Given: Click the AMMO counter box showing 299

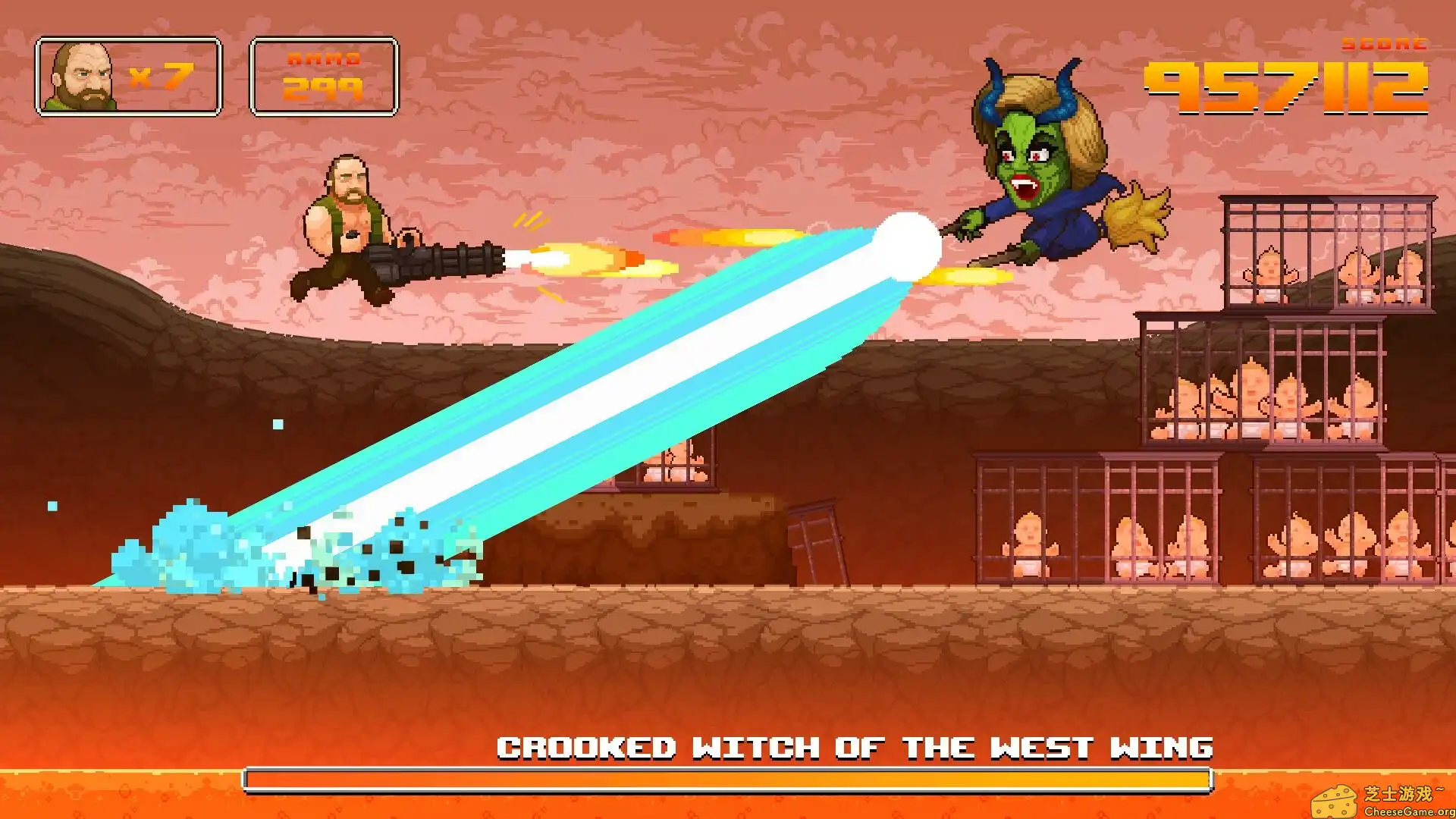Looking at the screenshot, I should [x=322, y=76].
